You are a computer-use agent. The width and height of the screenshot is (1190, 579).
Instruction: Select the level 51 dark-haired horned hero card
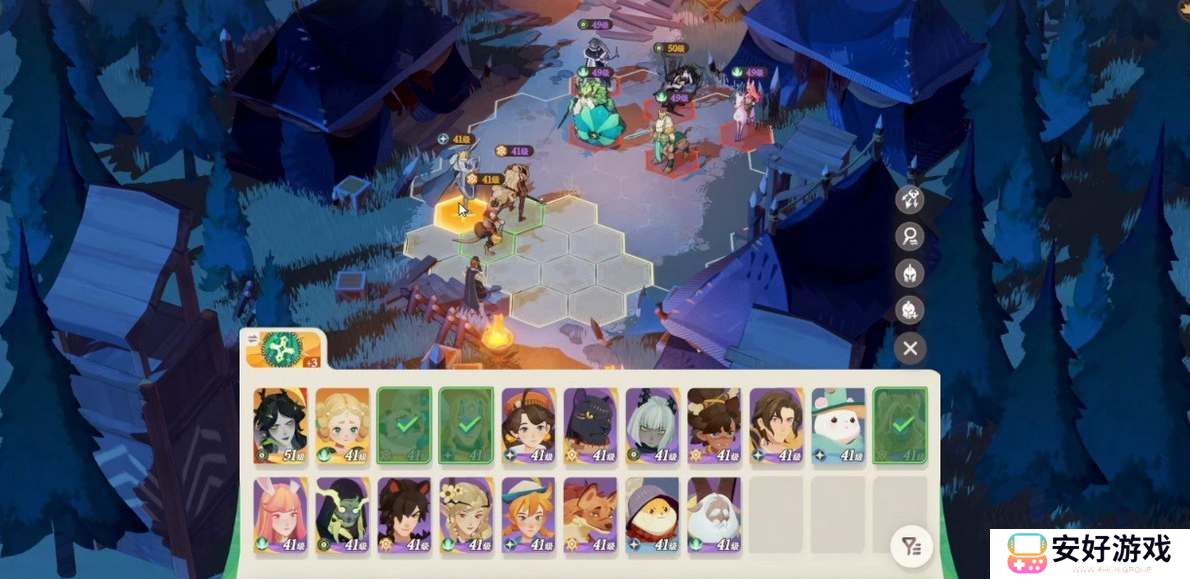click(x=280, y=425)
